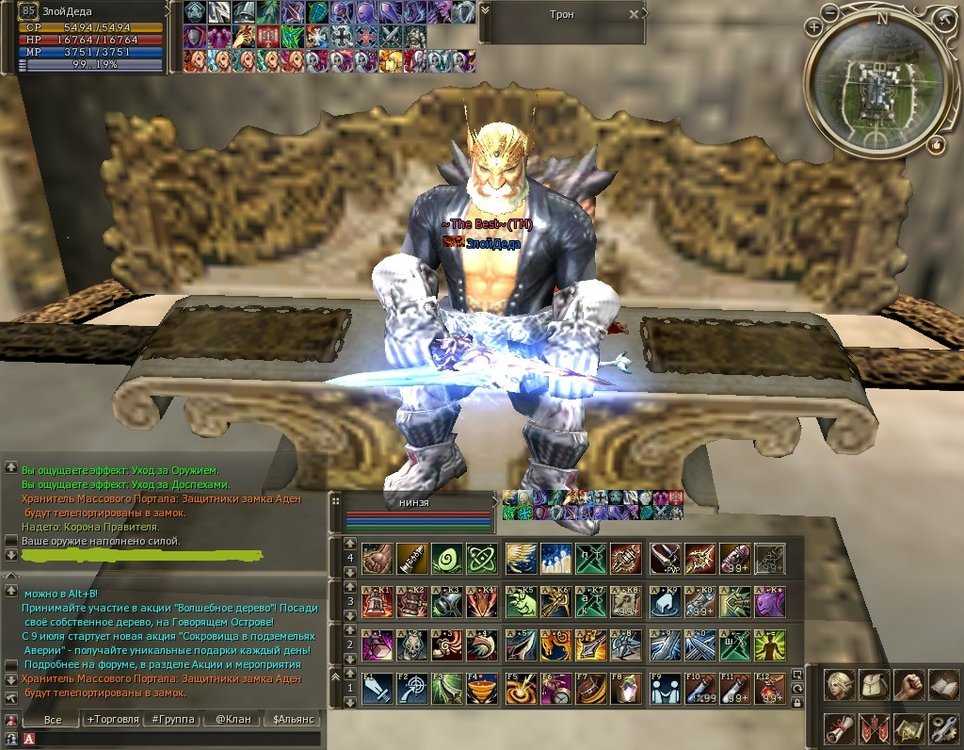Image resolution: width=964 pixels, height=750 pixels.
Task: Open the quest scroll icon
Action: (x=839, y=729)
